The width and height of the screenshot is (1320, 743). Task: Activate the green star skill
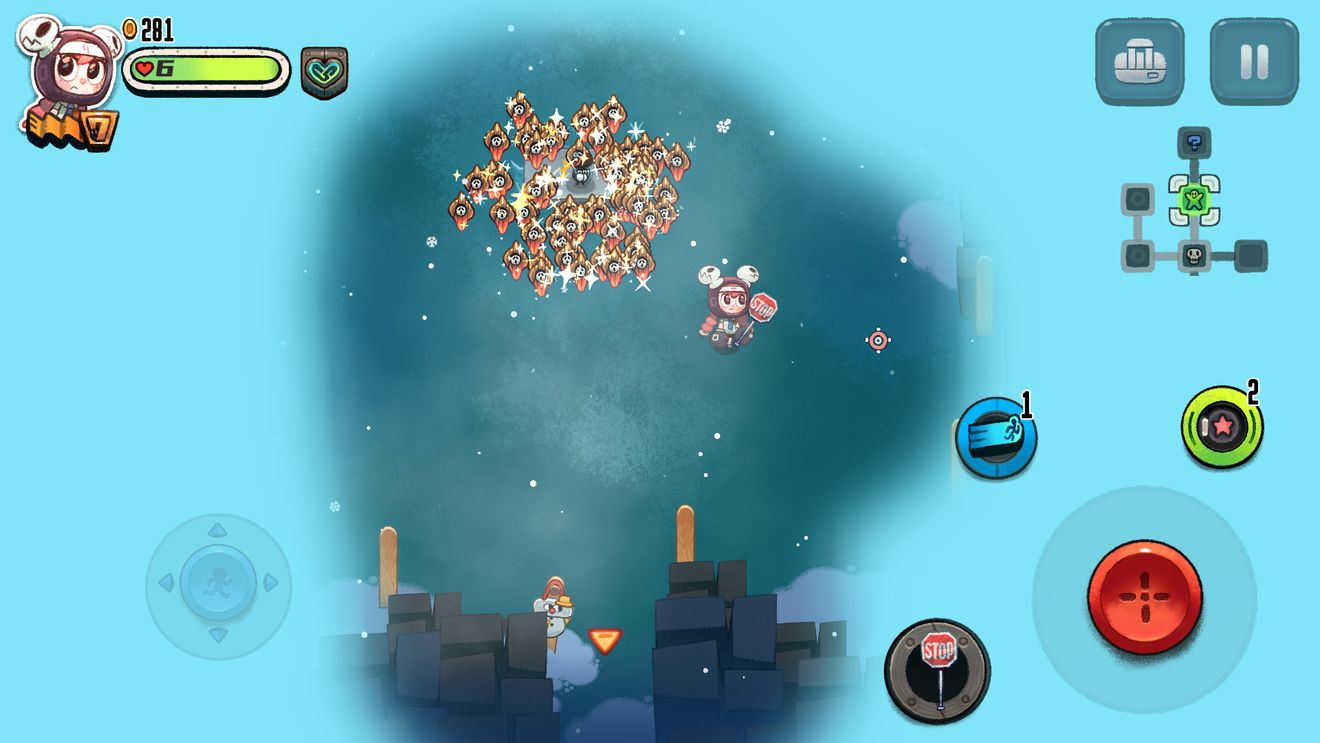pos(1221,427)
